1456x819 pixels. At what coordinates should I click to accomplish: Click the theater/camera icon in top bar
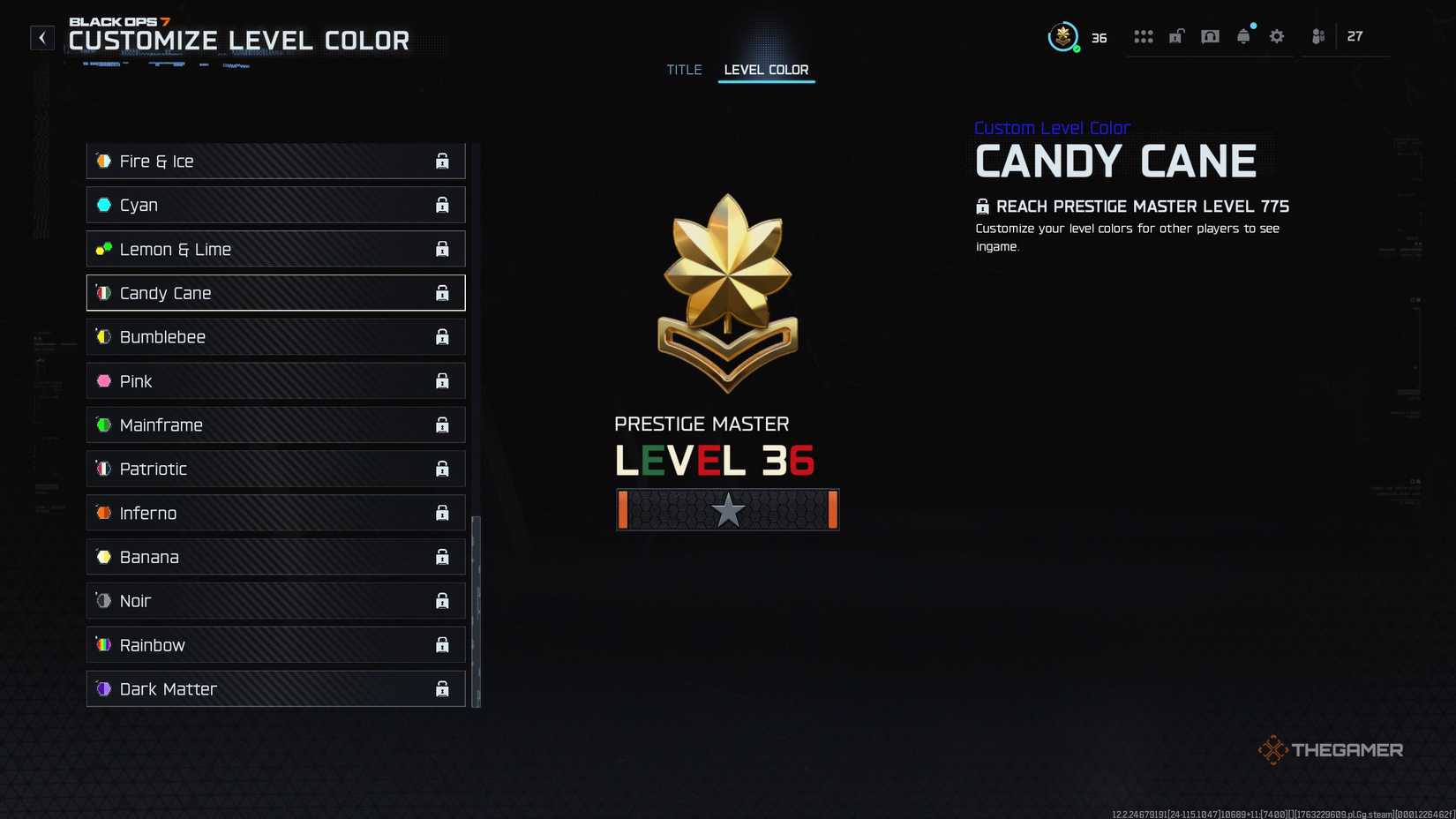coord(1210,36)
